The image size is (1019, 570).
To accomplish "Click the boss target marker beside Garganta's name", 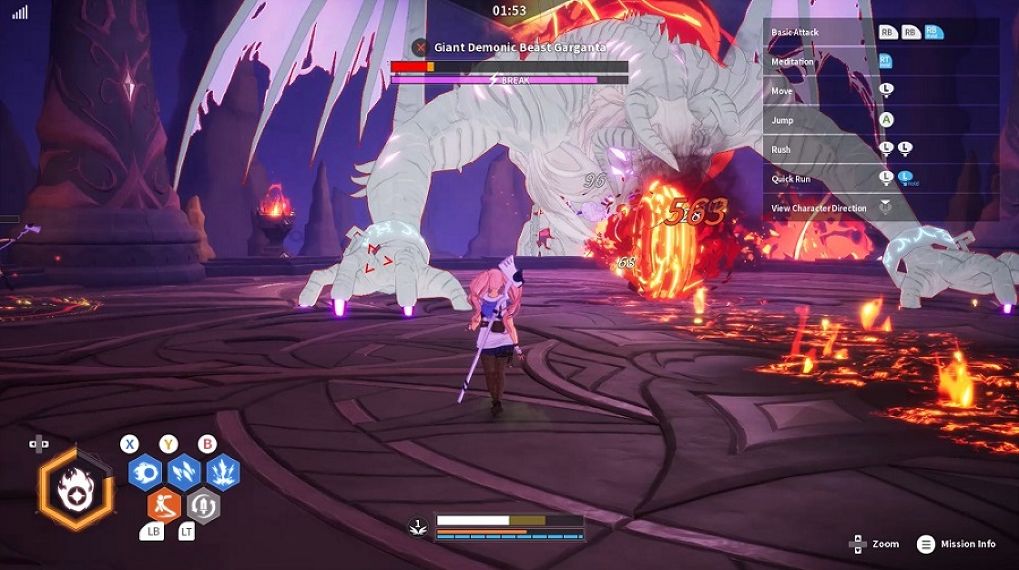I will click(421, 47).
